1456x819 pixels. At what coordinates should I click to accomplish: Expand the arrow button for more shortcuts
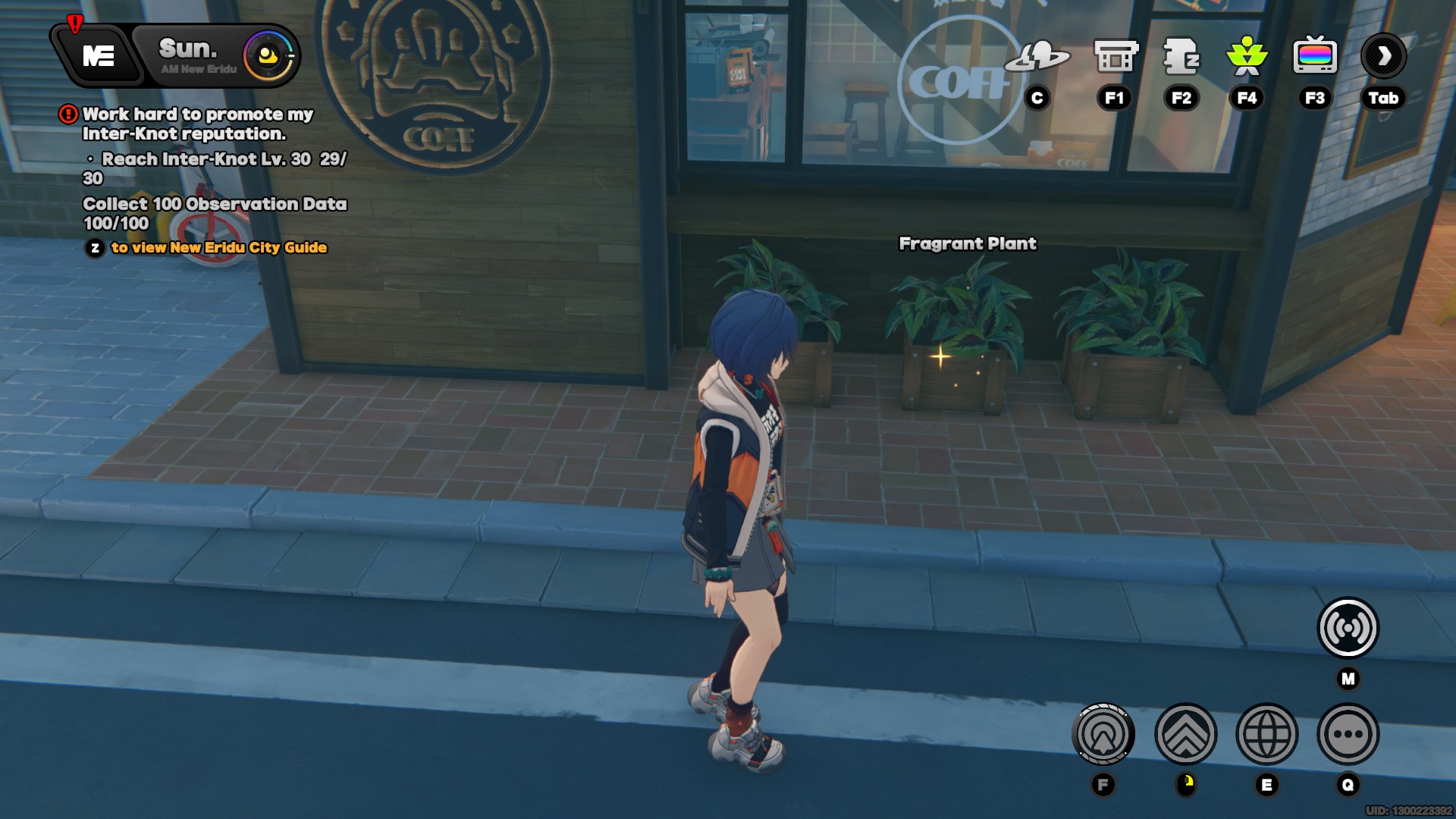(x=1383, y=56)
